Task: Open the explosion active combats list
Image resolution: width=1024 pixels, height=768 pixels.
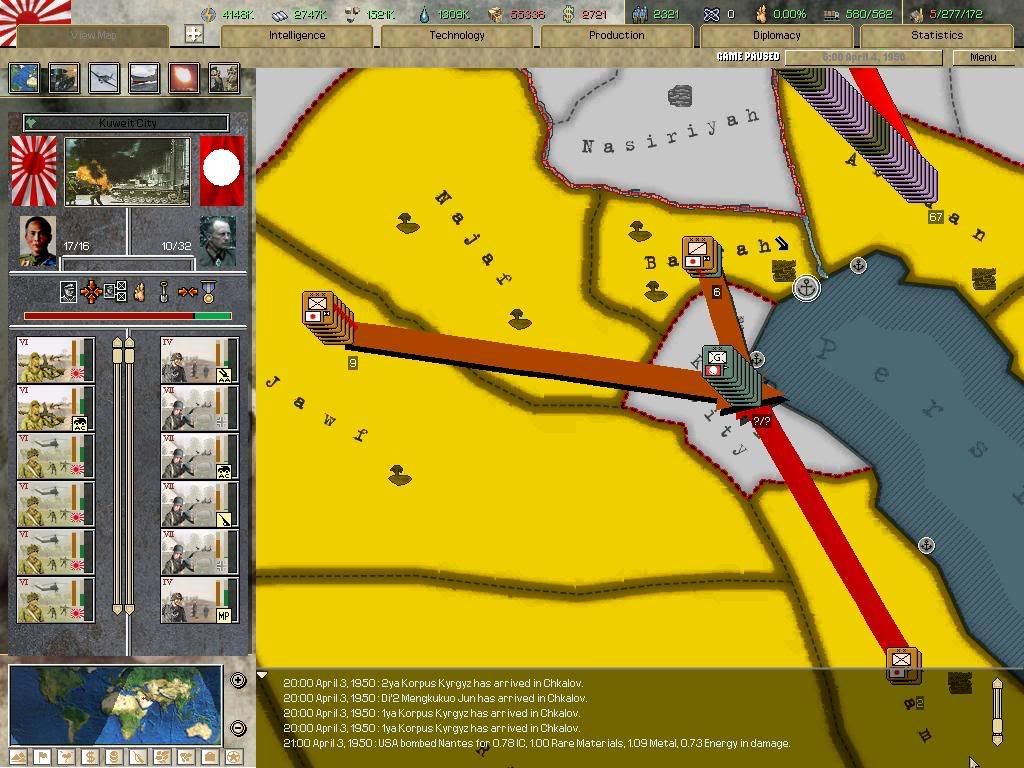Action: 184,78
